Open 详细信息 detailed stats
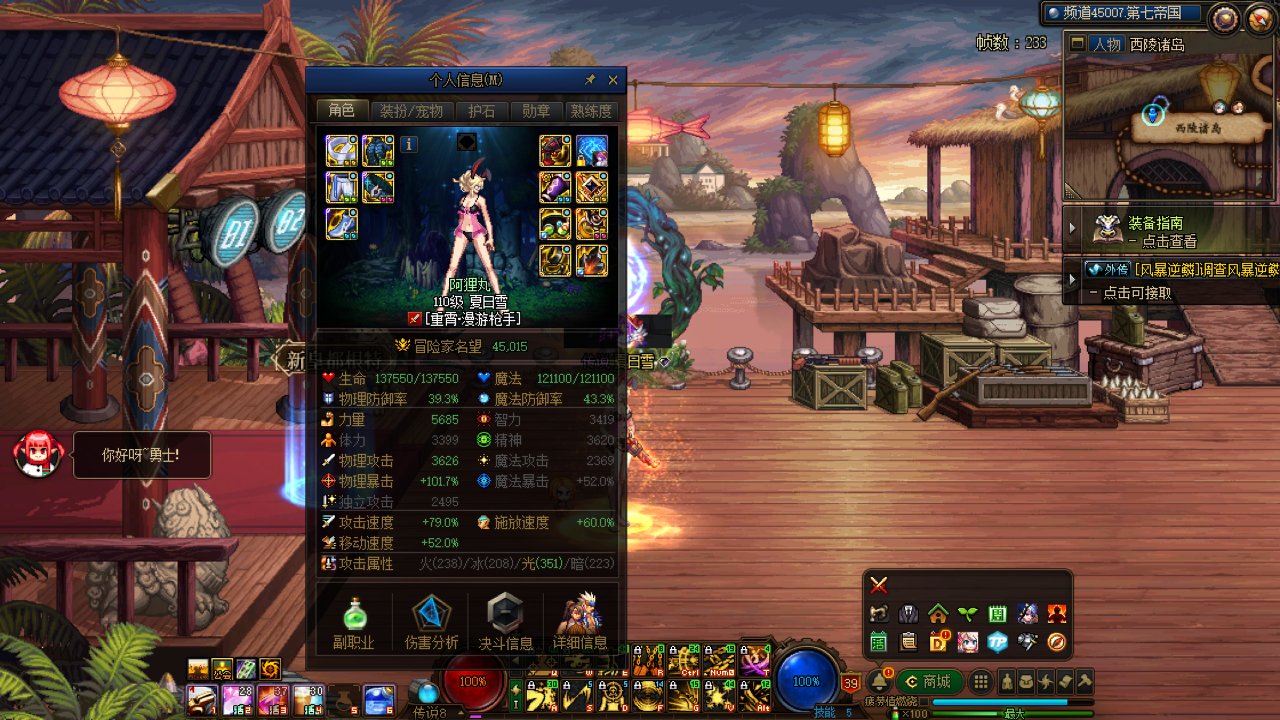This screenshot has height=720, width=1280. click(x=579, y=621)
